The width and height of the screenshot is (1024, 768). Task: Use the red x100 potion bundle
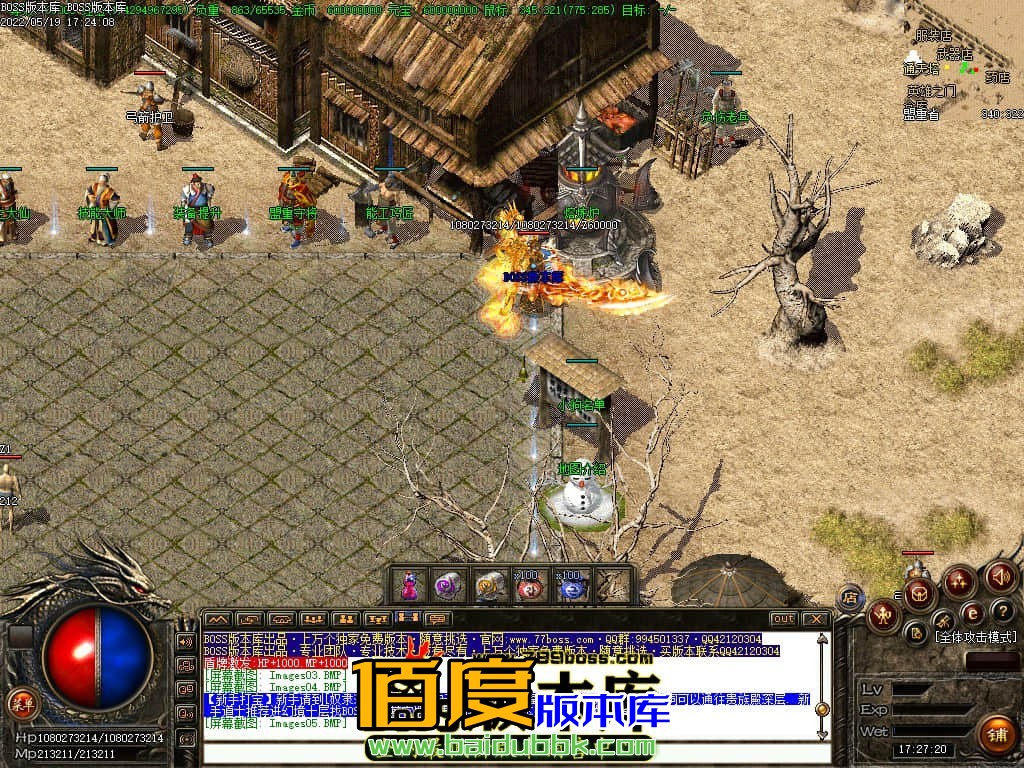(x=530, y=586)
